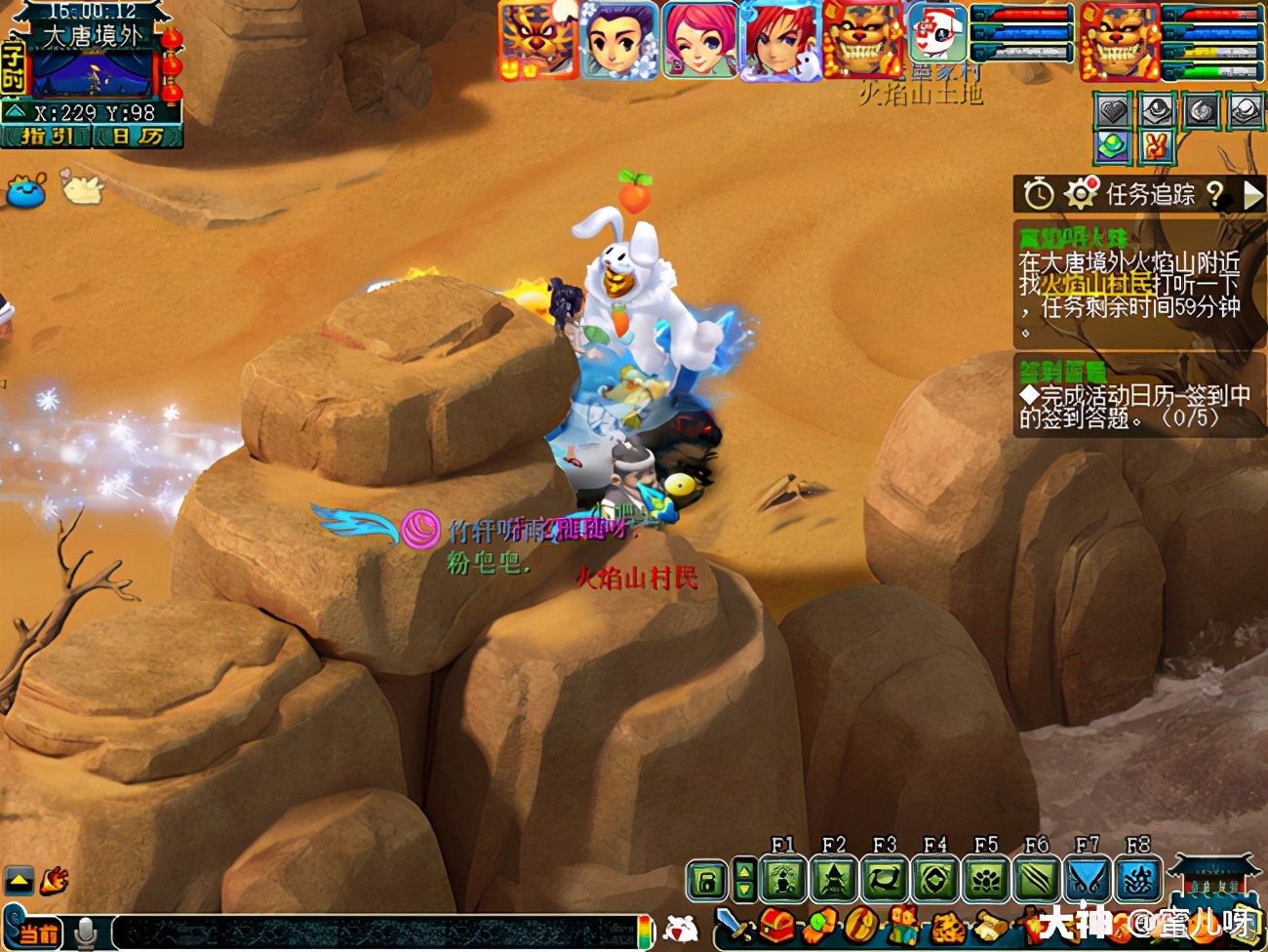Activate the F6 claw slash skill
This screenshot has height=952, width=1268.
coord(1037,880)
